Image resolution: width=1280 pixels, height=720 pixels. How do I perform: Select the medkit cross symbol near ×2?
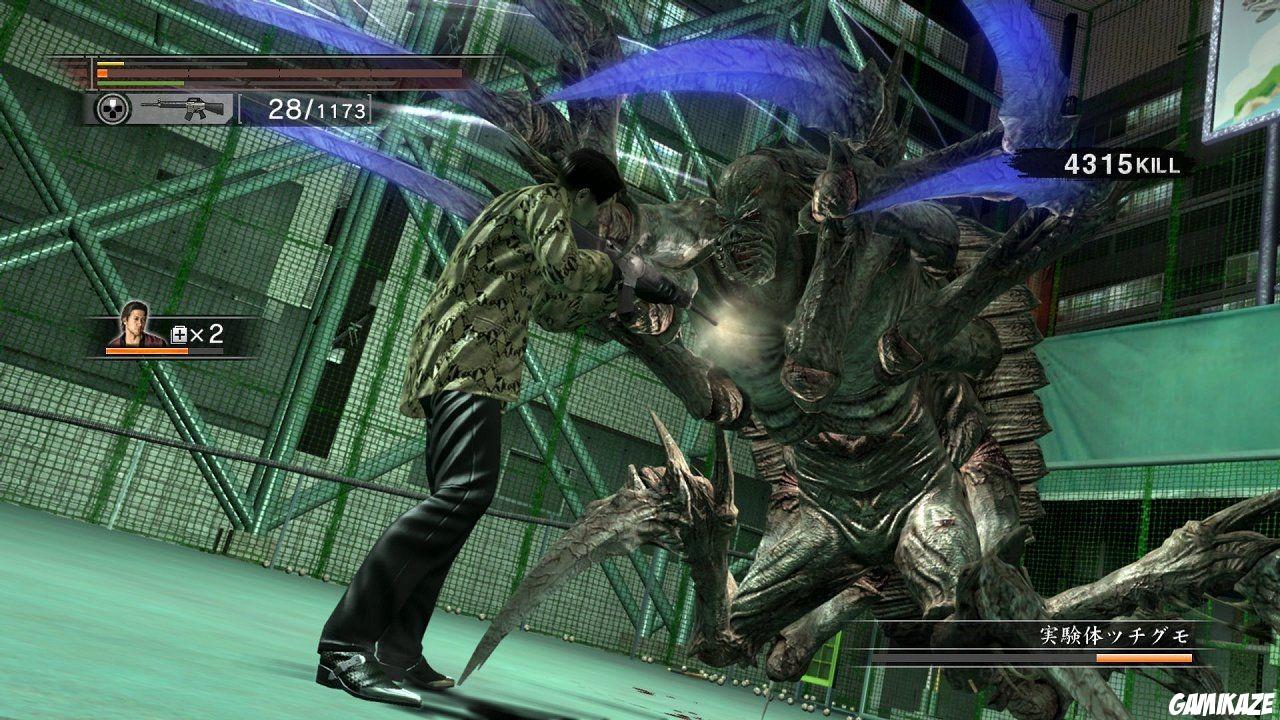pos(179,333)
